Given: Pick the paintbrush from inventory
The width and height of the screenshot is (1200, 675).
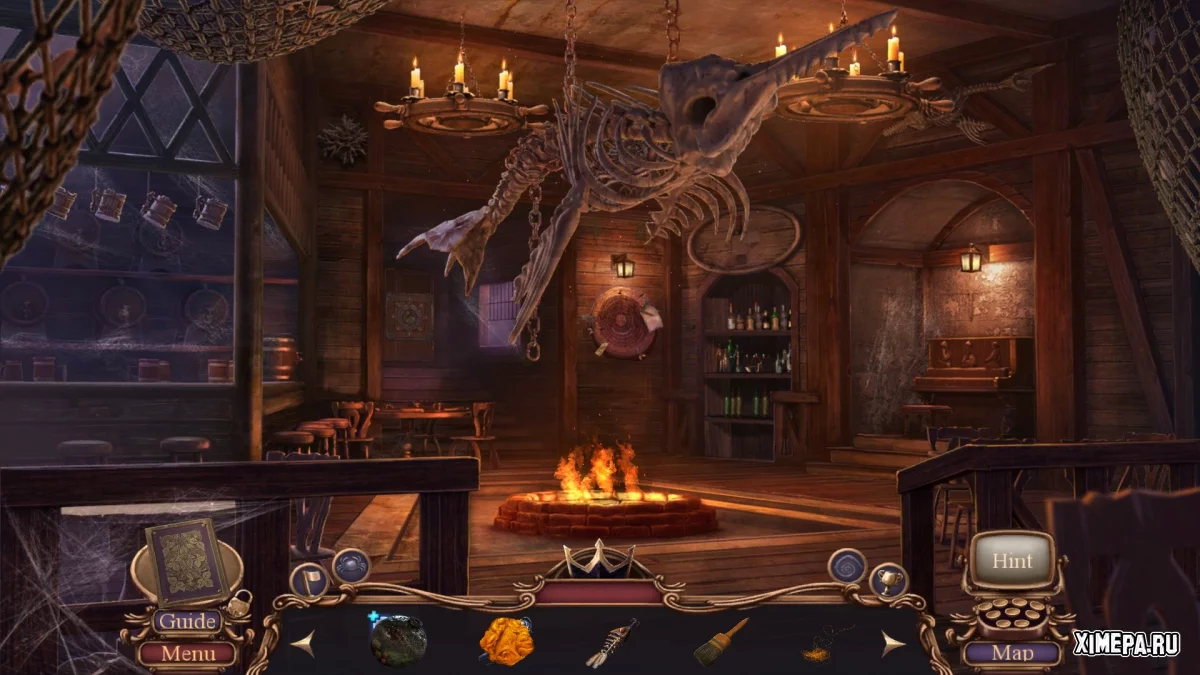Looking at the screenshot, I should tap(720, 641).
